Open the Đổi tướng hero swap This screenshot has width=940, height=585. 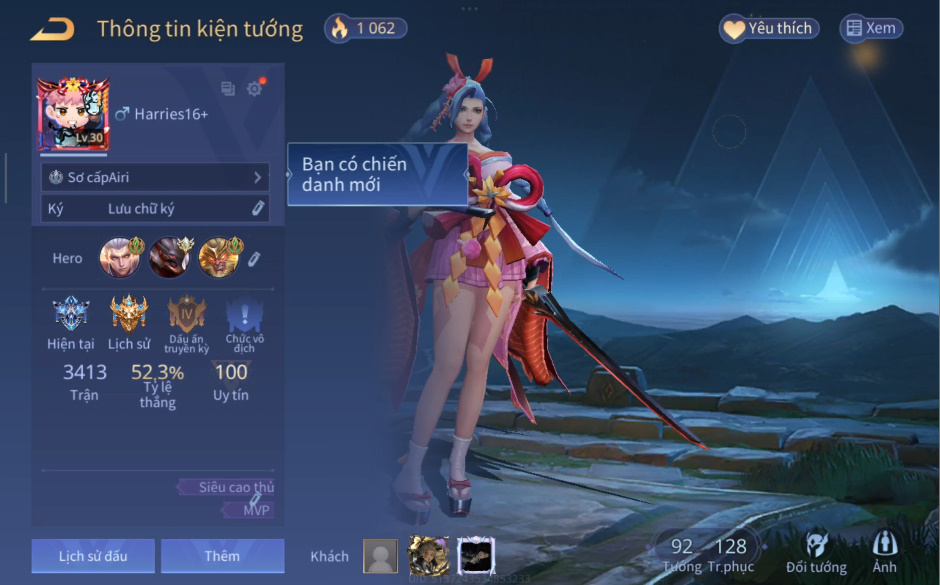[816, 553]
